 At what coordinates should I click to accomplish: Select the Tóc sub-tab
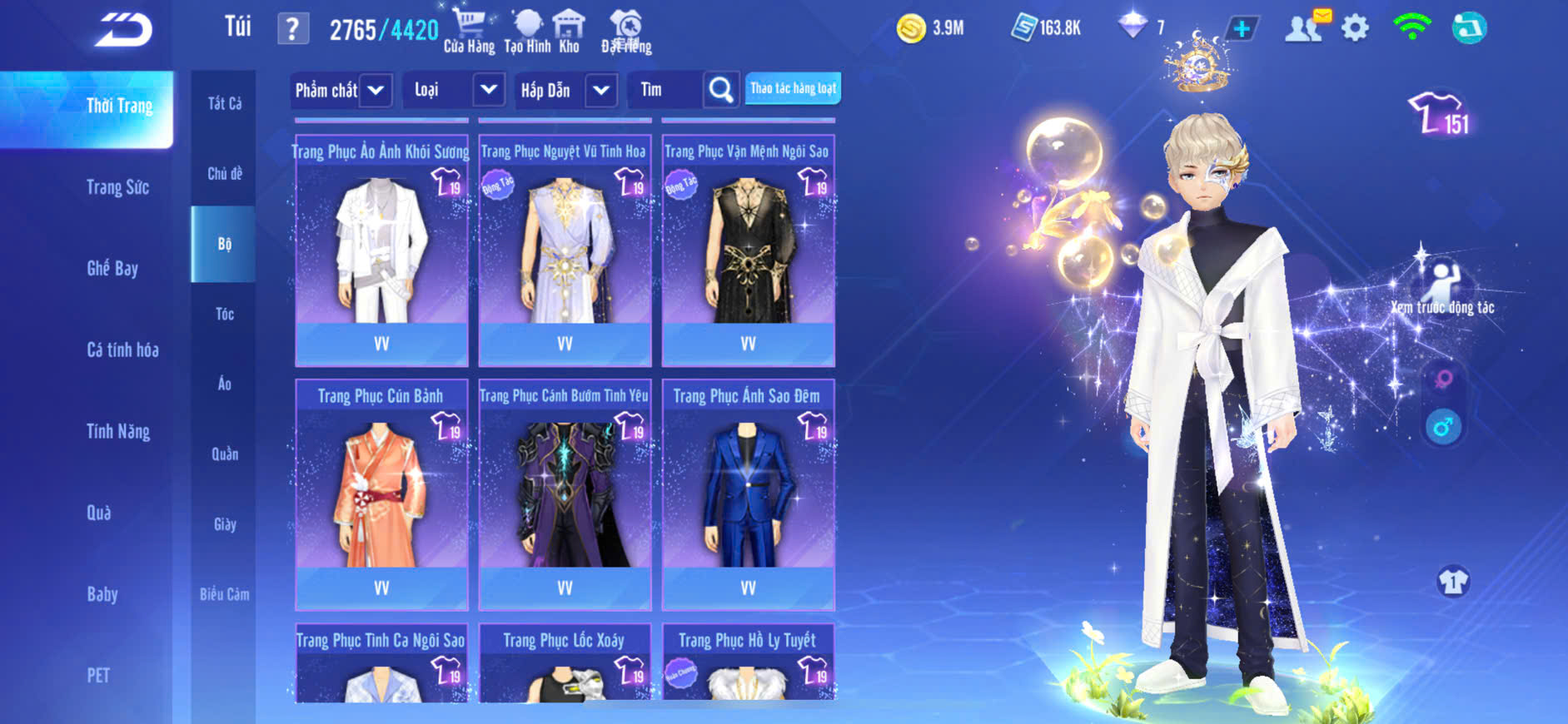[x=224, y=314]
